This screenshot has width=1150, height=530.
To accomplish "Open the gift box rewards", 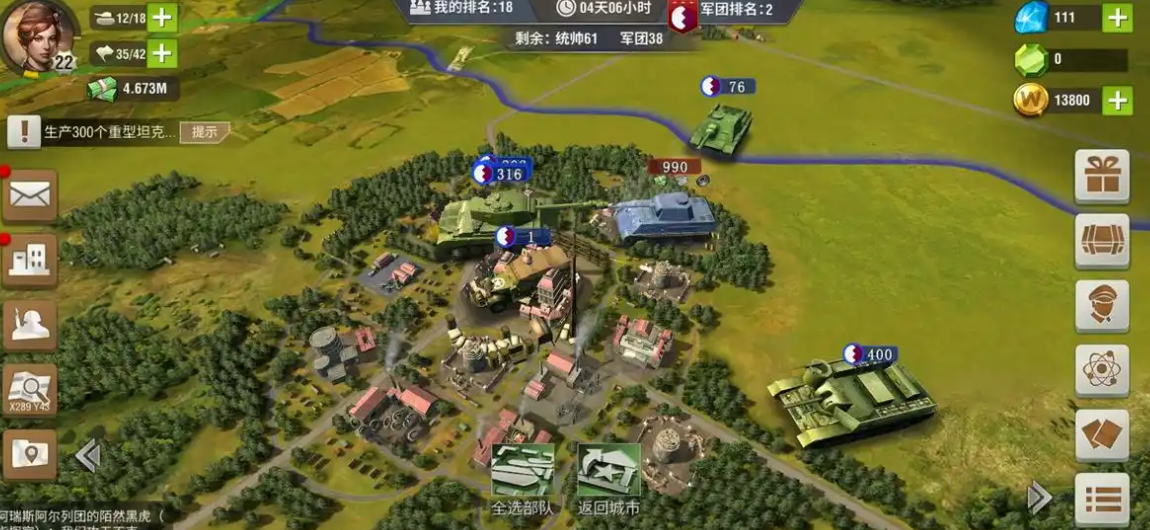I will tap(1102, 176).
